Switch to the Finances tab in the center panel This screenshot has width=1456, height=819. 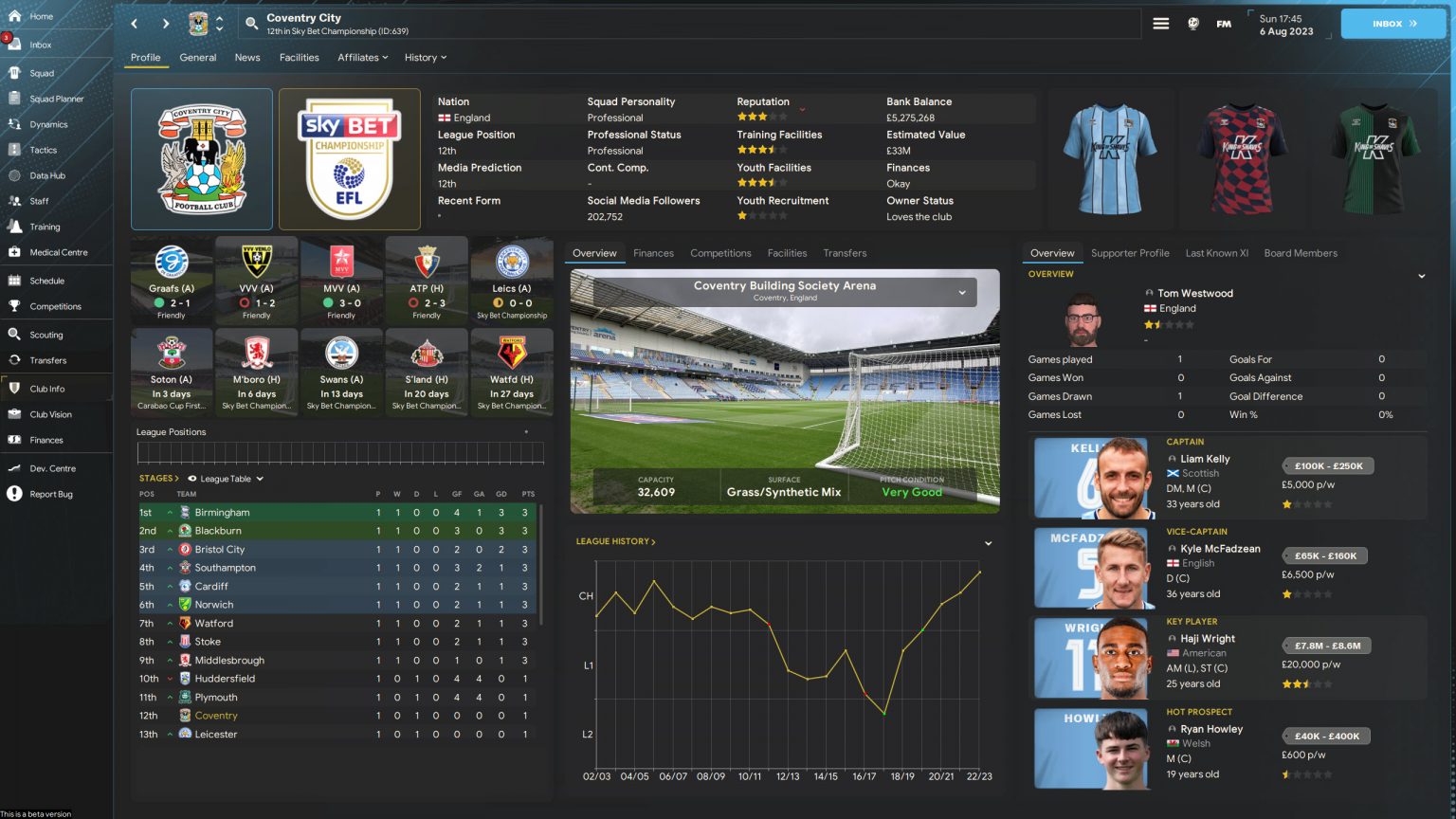[653, 253]
